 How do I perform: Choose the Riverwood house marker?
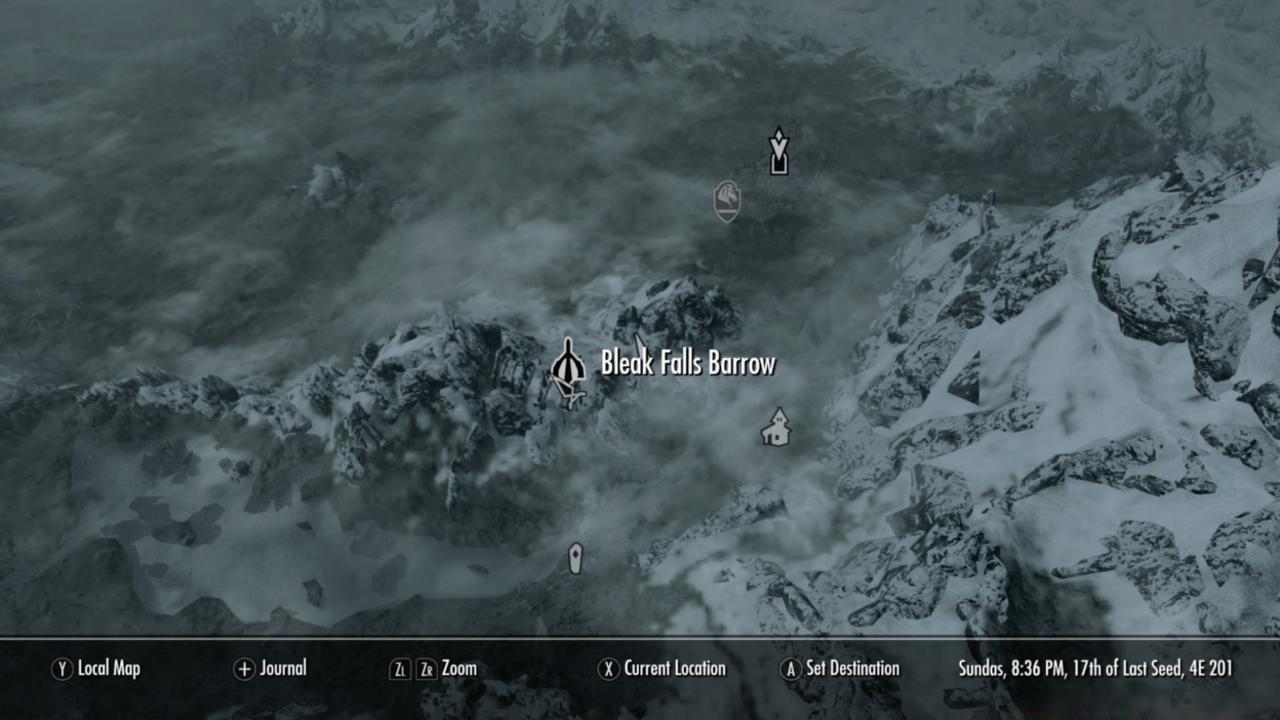(775, 428)
